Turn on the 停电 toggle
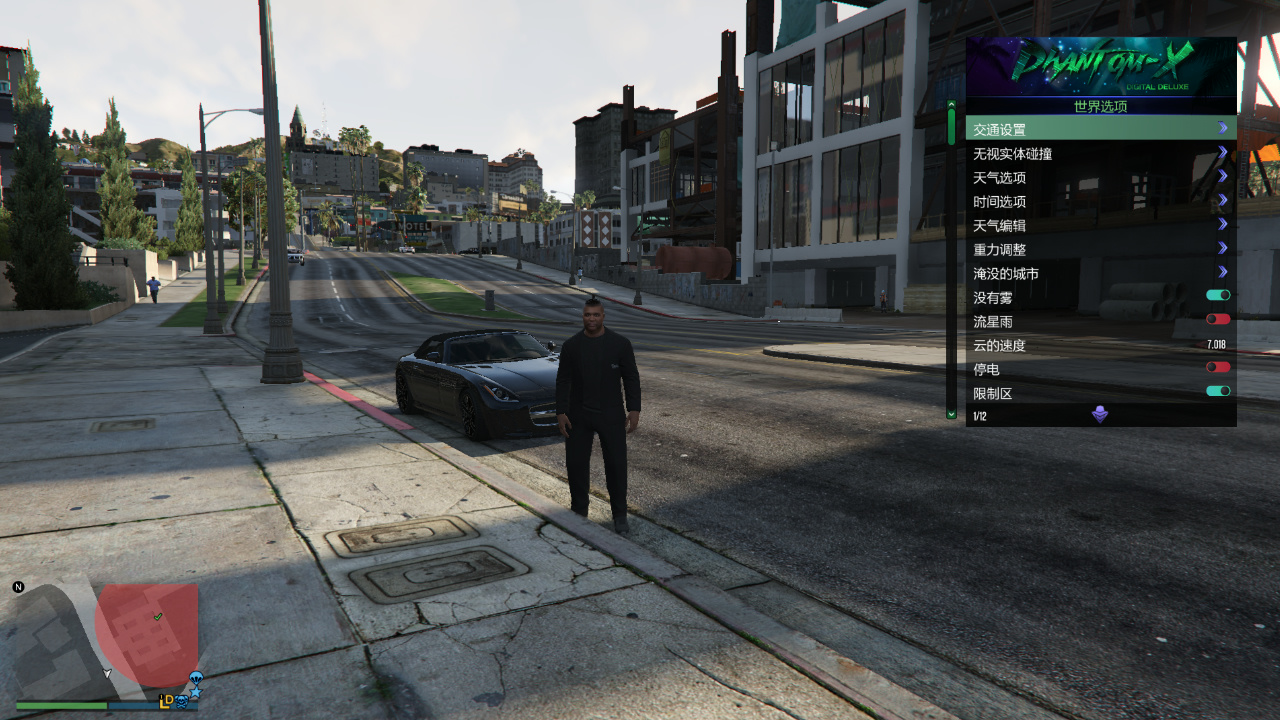1280x720 pixels. (x=1217, y=368)
